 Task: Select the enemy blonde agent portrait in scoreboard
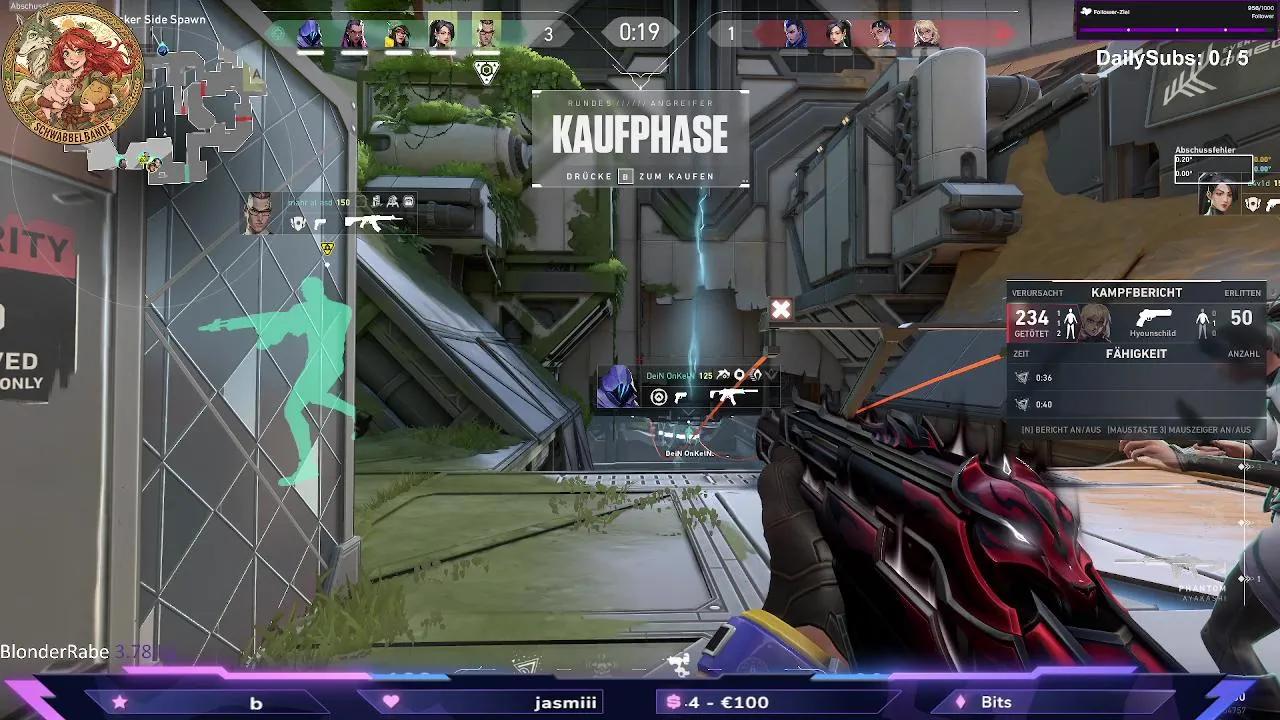925,34
